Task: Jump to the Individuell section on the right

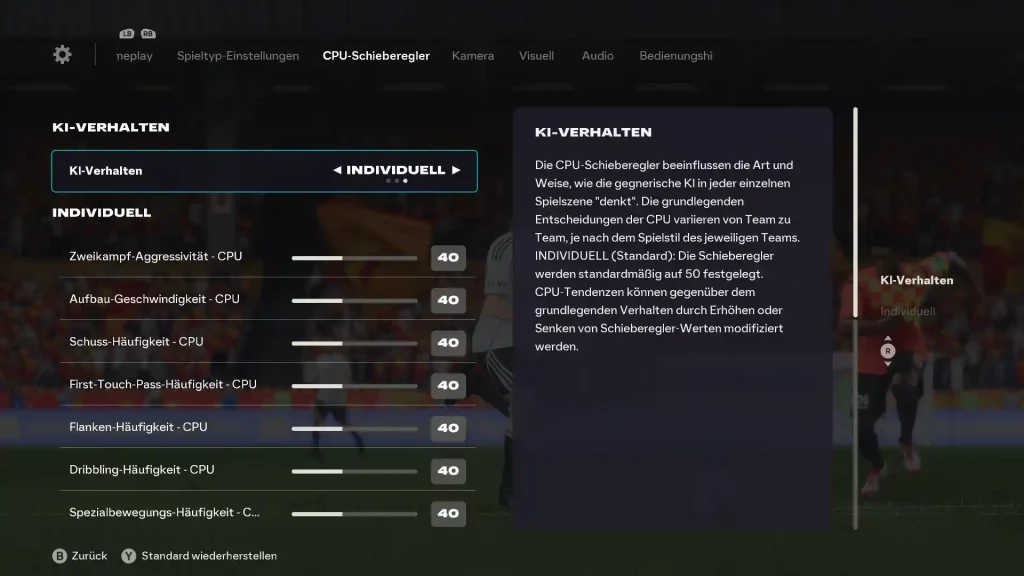Action: 908,312
